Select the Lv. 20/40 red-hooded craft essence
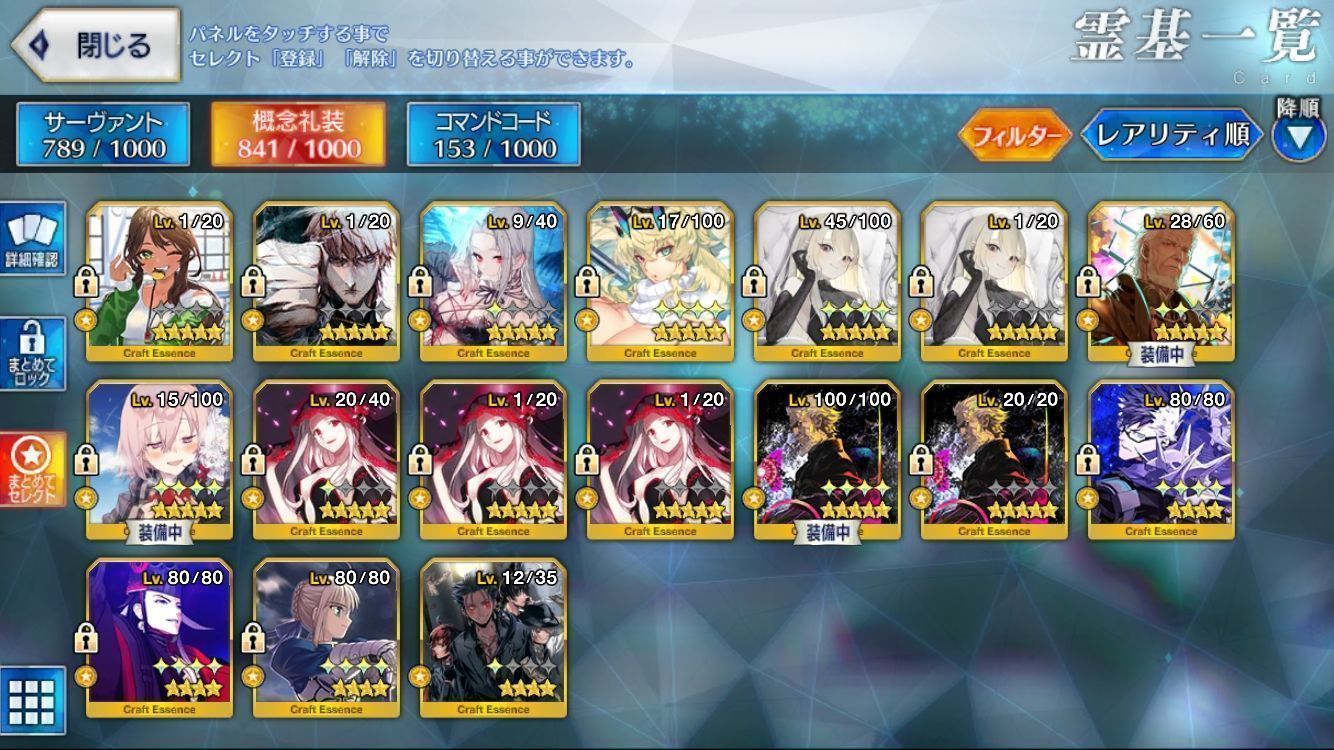 327,460
